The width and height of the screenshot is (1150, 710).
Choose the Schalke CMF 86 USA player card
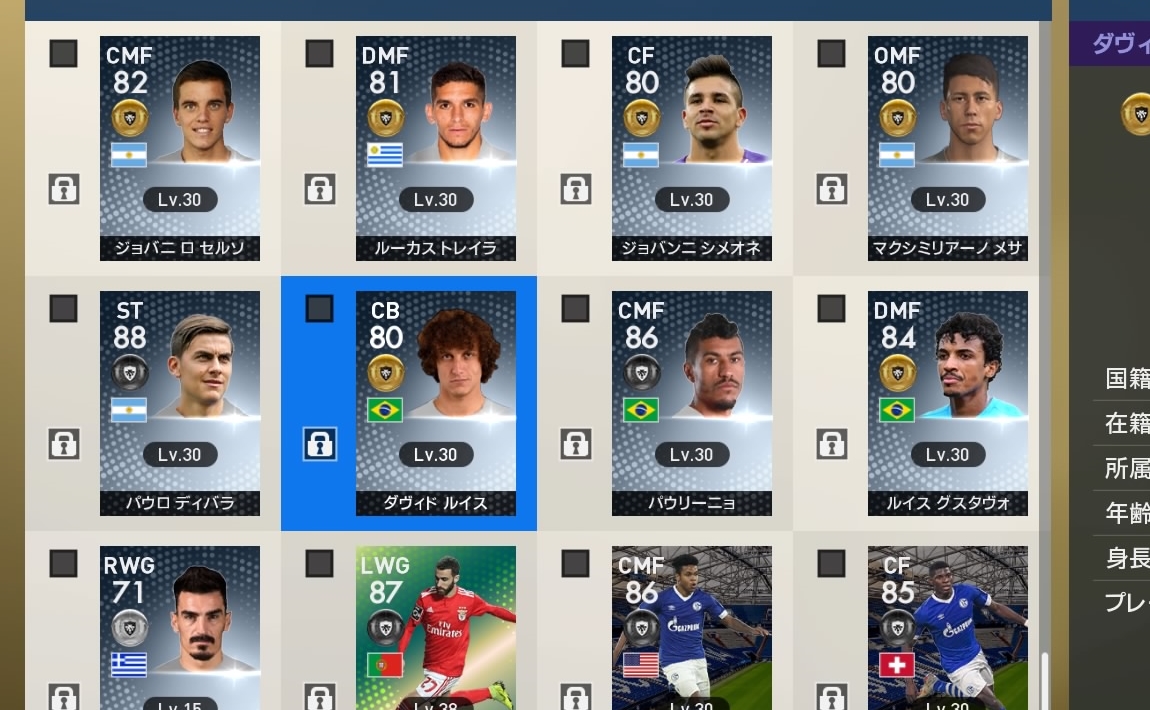(692, 628)
